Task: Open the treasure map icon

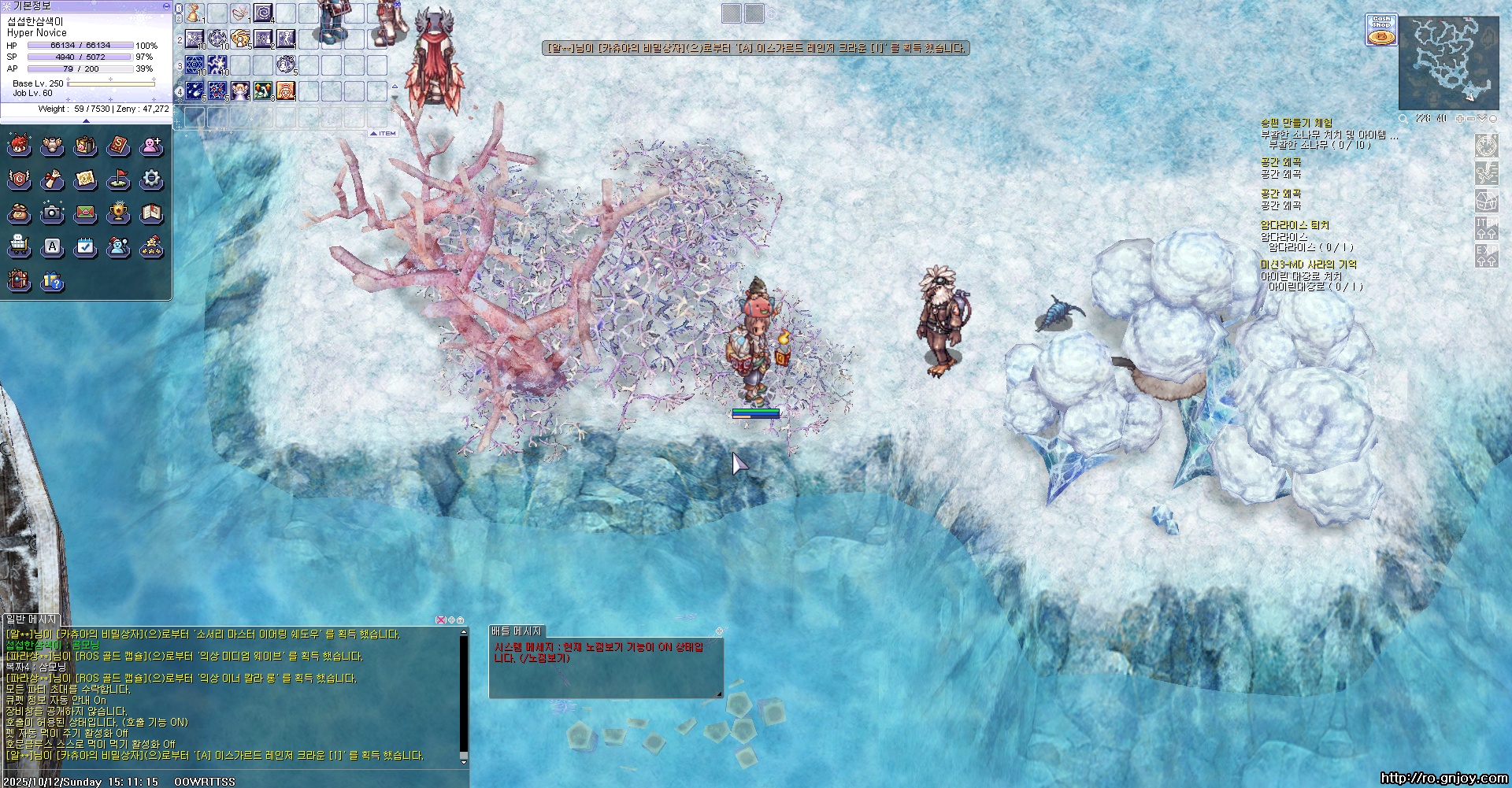Action: click(85, 179)
